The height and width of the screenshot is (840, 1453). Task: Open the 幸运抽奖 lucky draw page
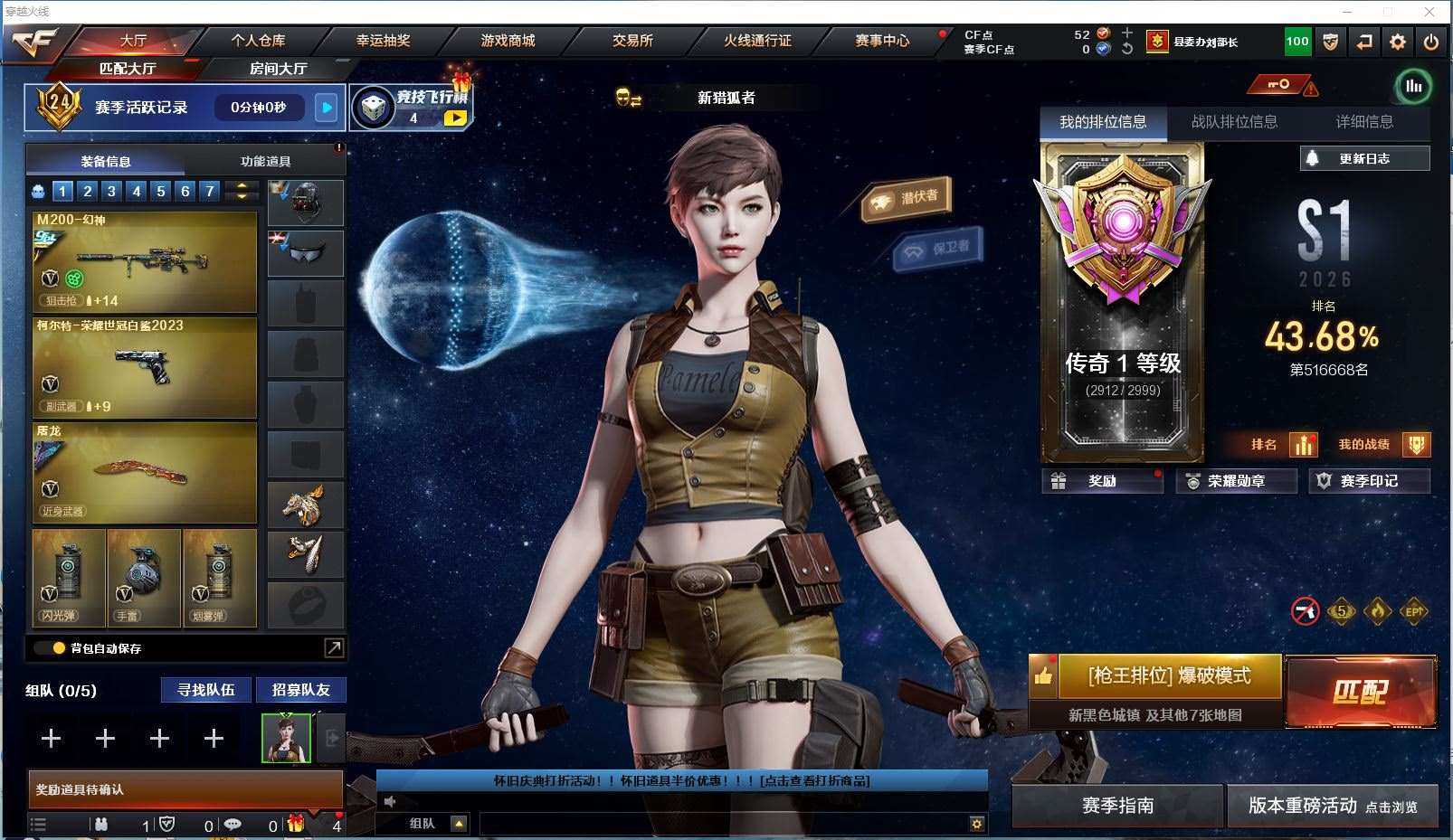383,41
